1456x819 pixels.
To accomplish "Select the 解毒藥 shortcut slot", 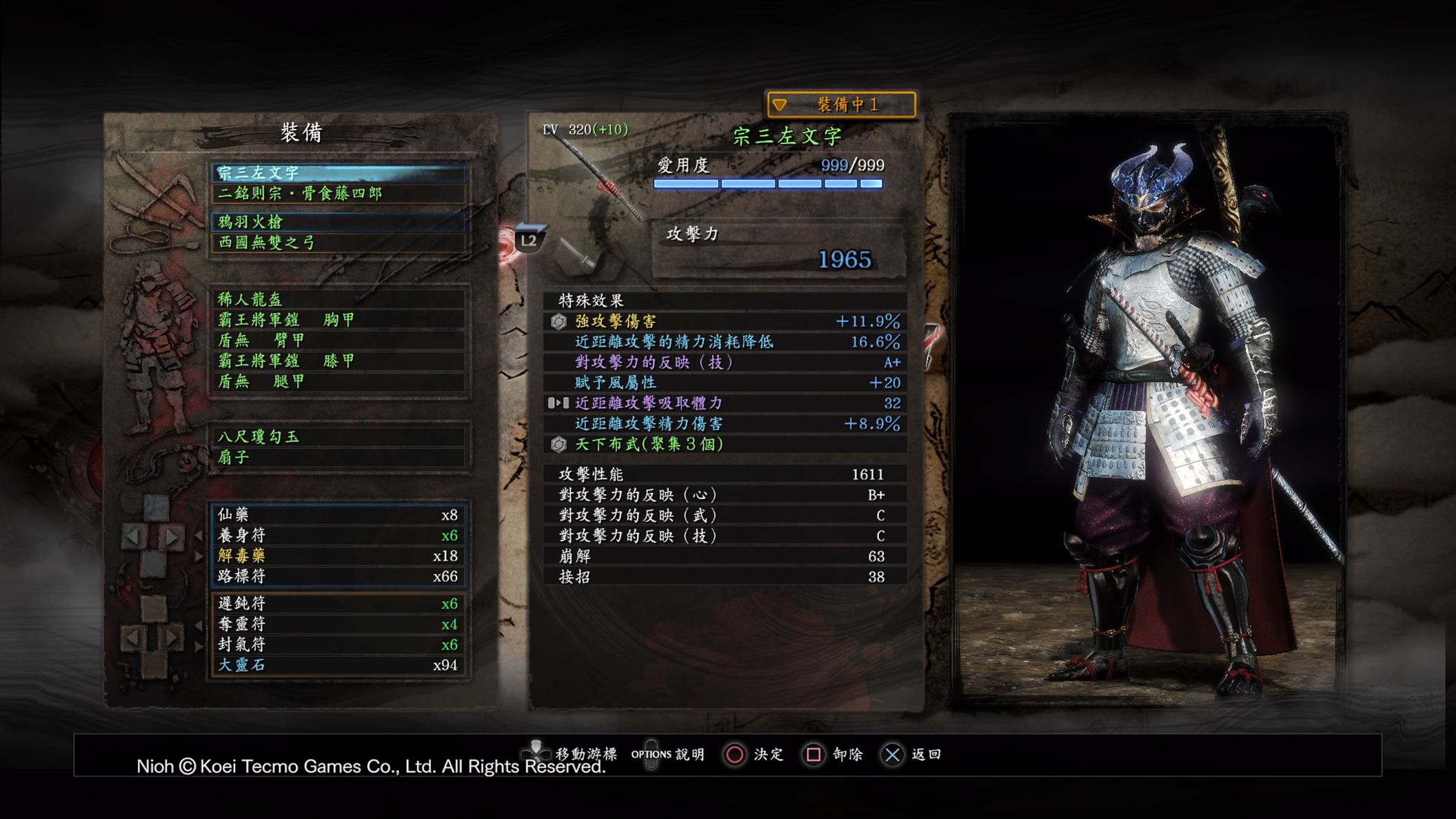I will (338, 556).
